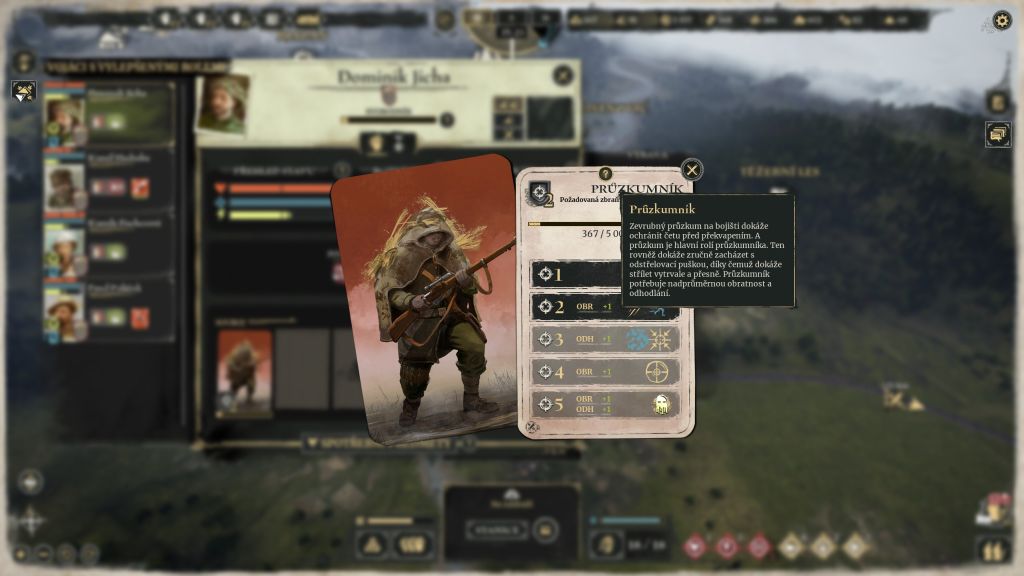The image size is (1024, 576).
Task: Close the Průzkumník card popup
Action: click(691, 170)
